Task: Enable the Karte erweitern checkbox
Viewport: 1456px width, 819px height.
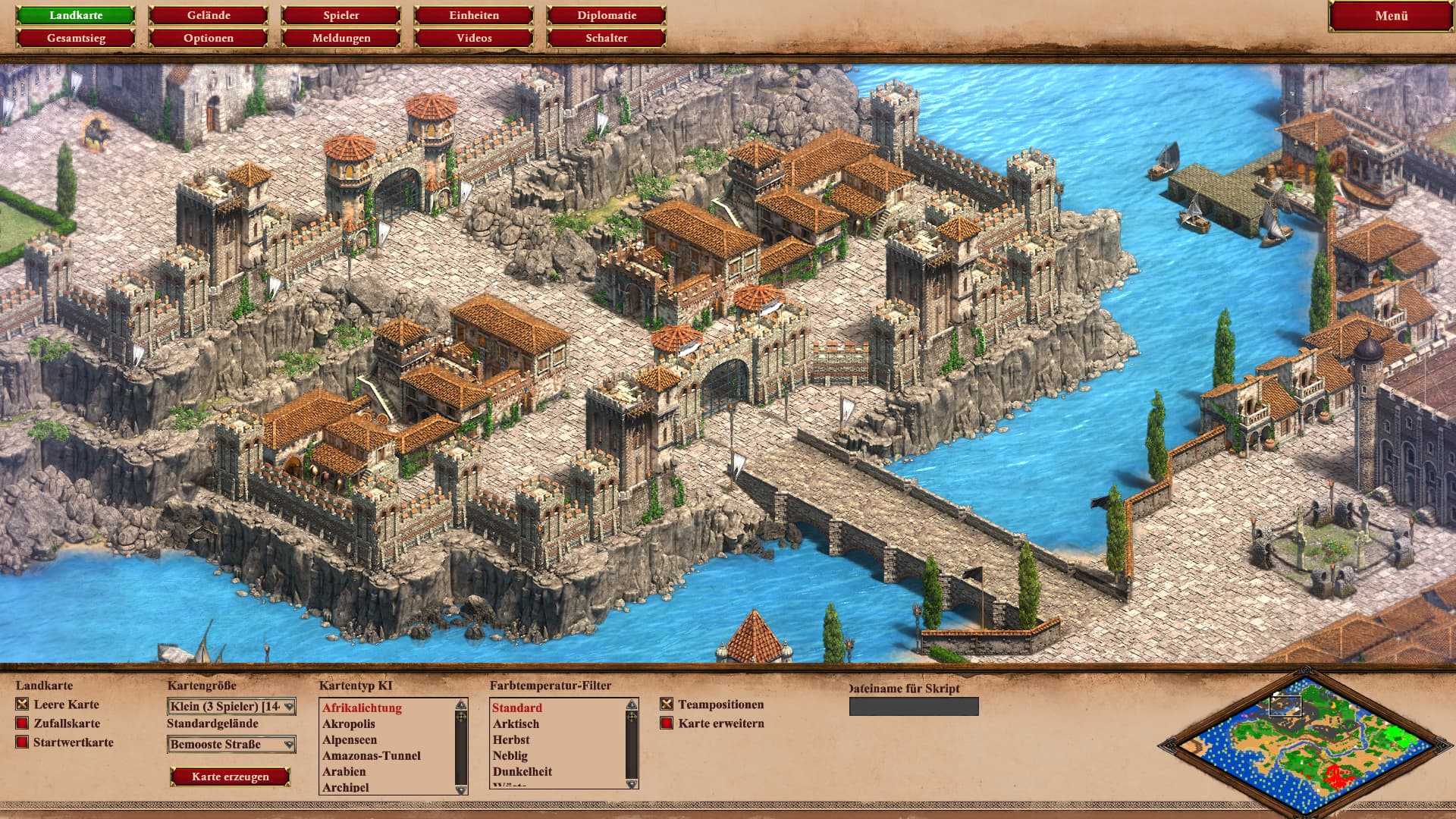Action: click(667, 723)
